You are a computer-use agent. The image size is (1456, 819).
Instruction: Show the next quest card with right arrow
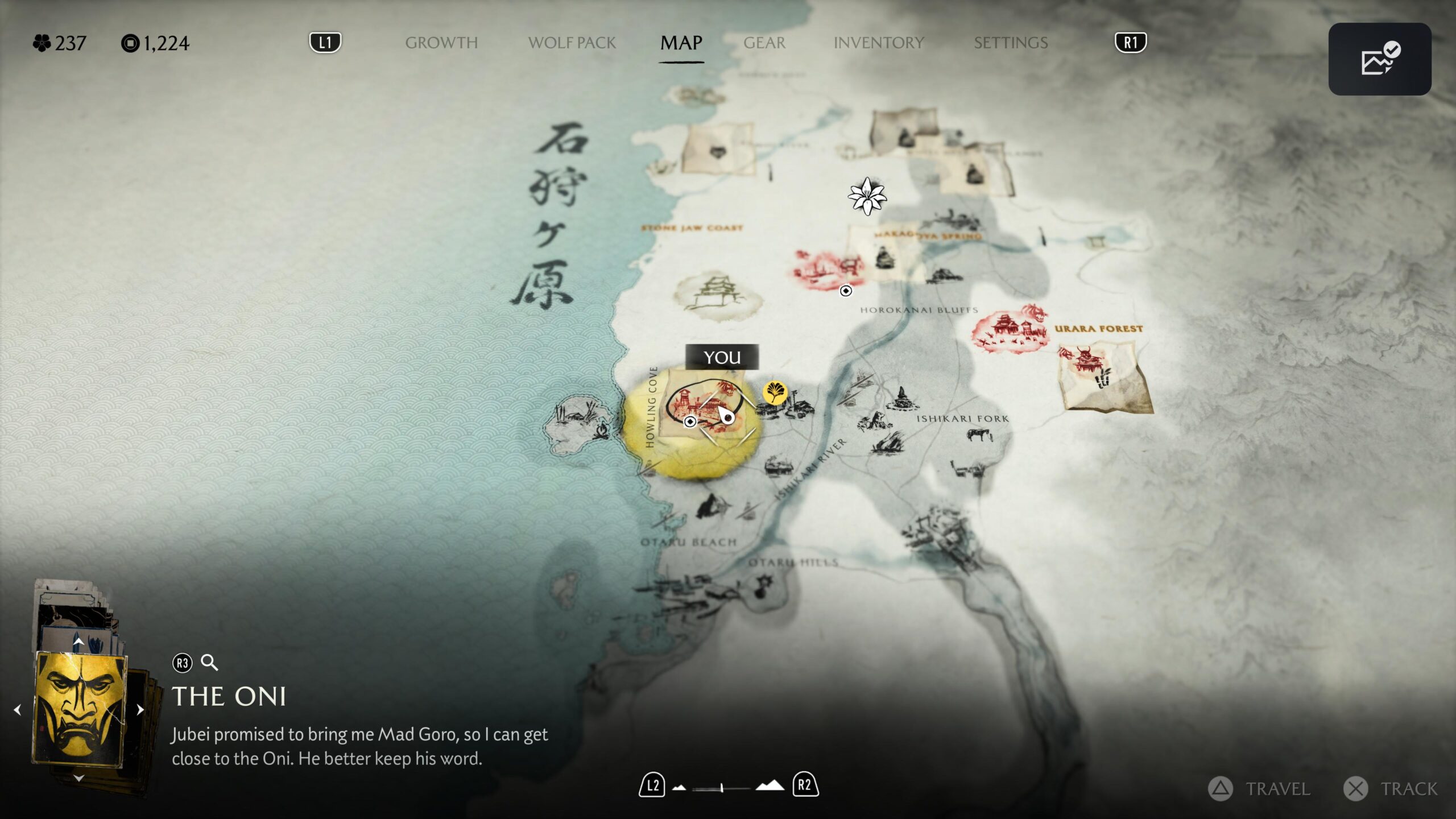click(140, 710)
